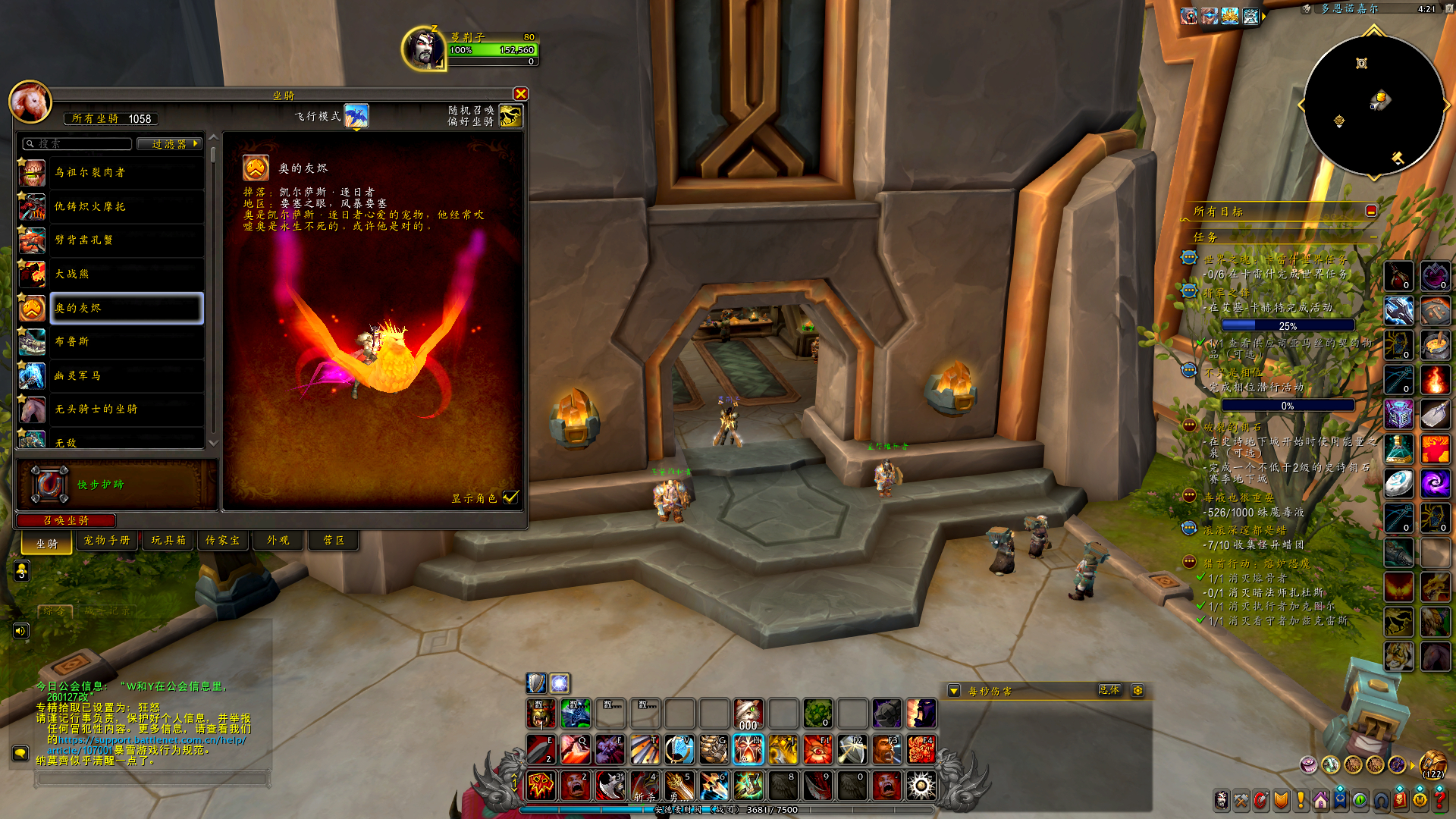Close the mount journal window

520,94
